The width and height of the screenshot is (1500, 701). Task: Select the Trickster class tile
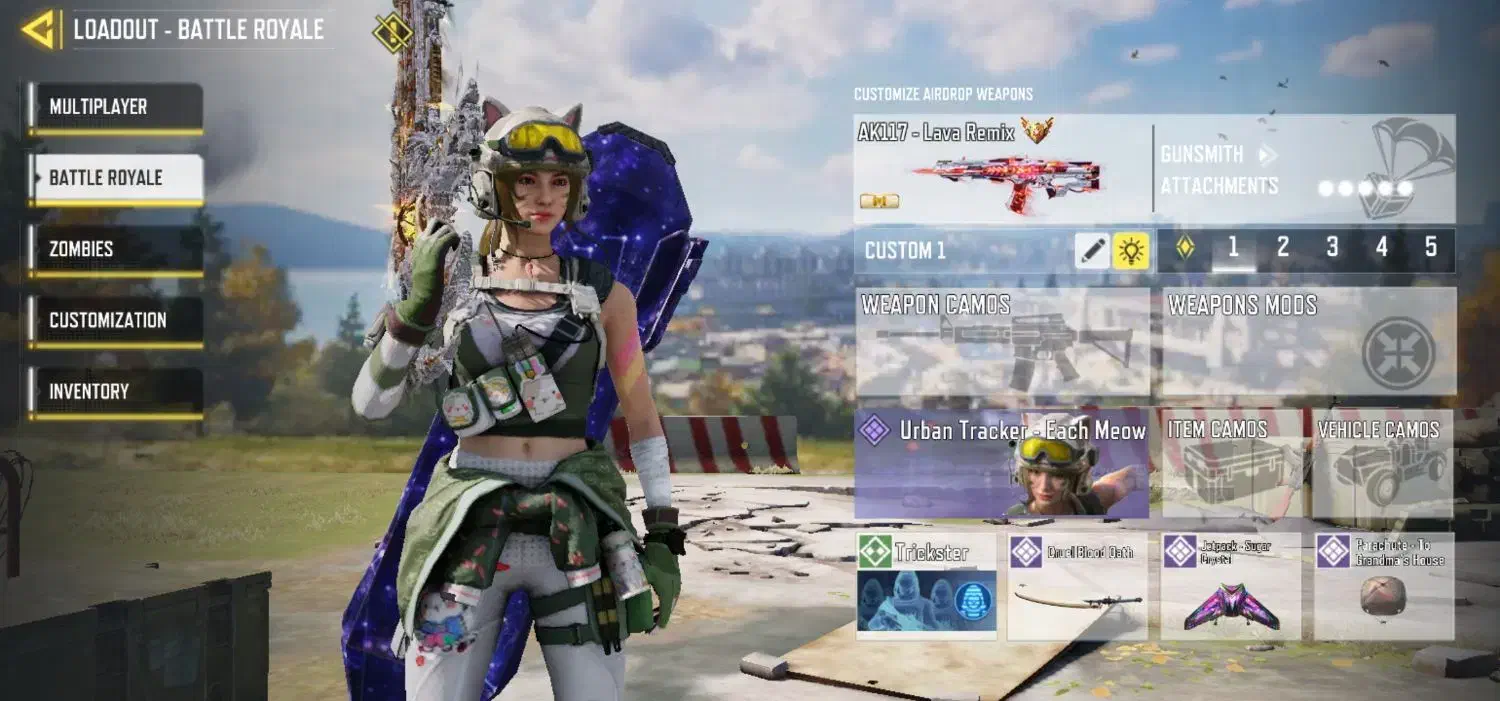tap(927, 586)
